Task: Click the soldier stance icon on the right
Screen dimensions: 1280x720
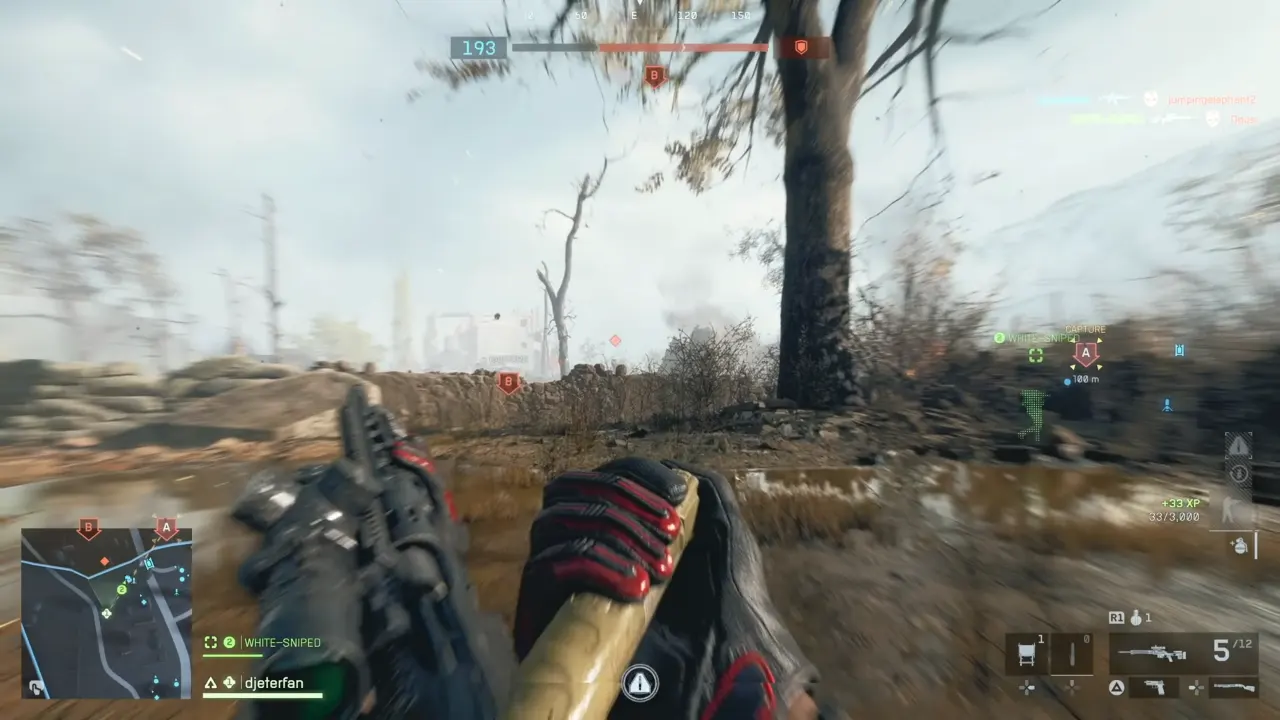Action: 1239,510
